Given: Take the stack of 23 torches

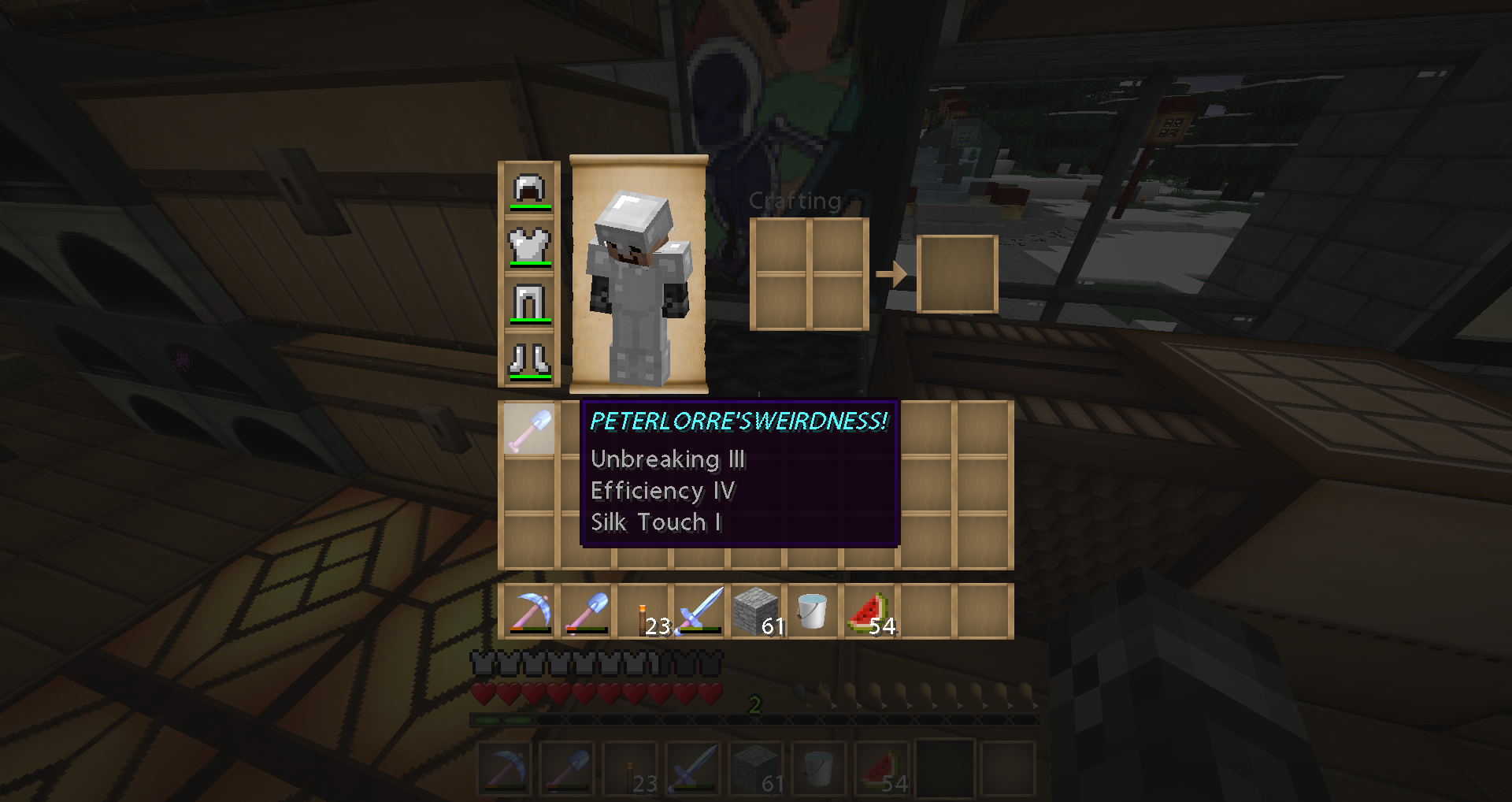Looking at the screenshot, I should [x=644, y=612].
